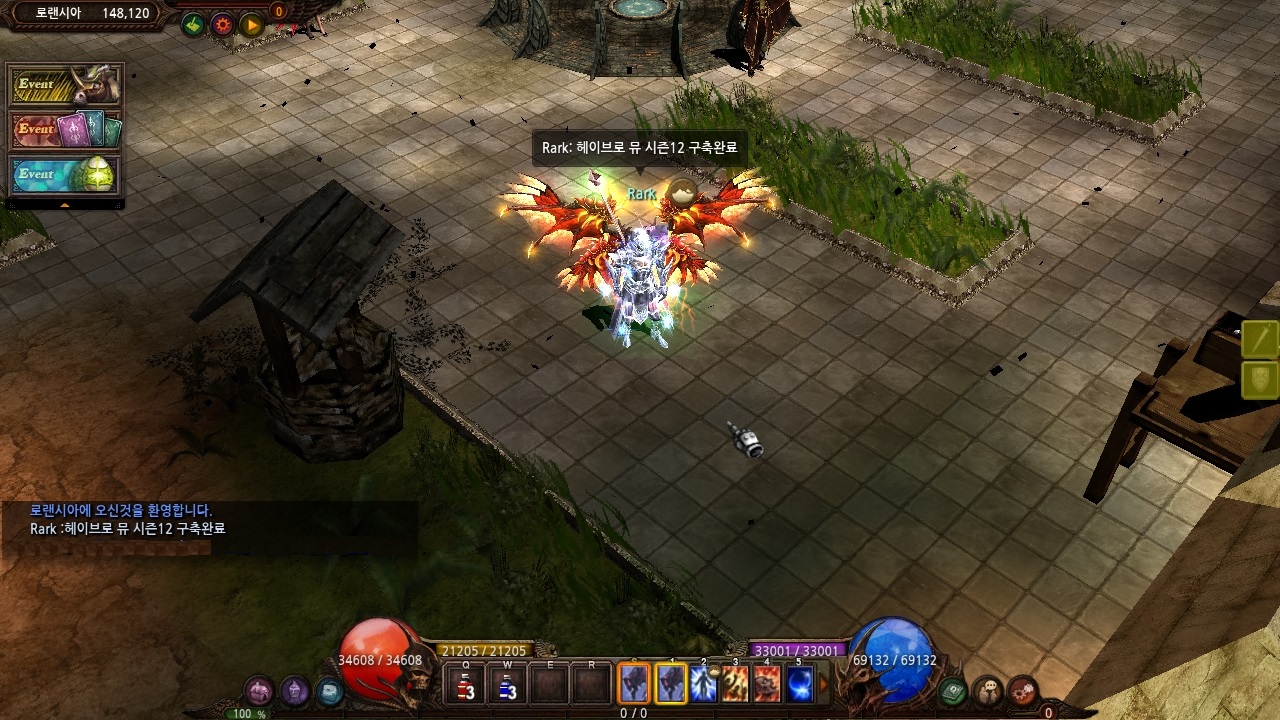1280x720 pixels.
Task: Open the bull mask Event banner
Action: pyautogui.click(x=66, y=85)
